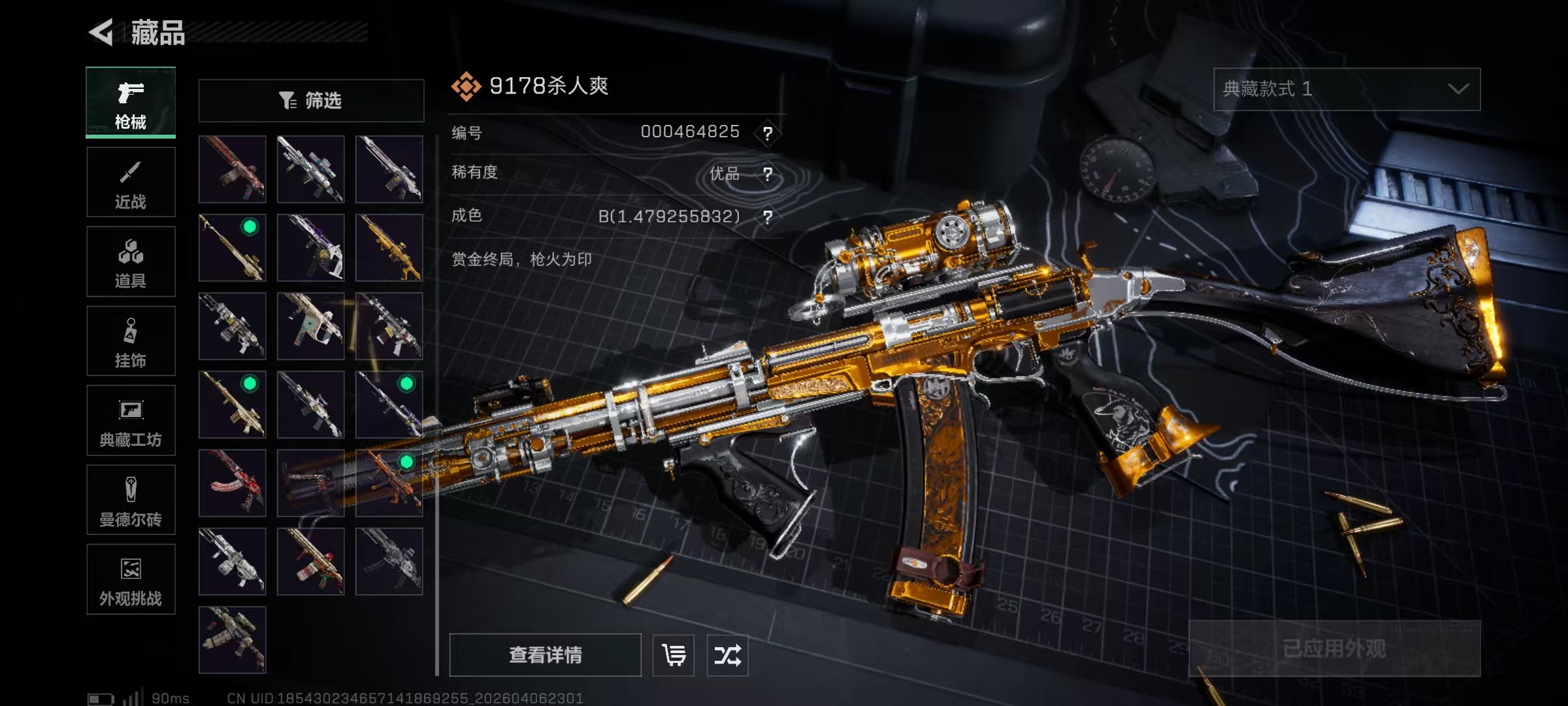Select the 道具 items tab
Screen dimensions: 1568x706
click(x=131, y=261)
